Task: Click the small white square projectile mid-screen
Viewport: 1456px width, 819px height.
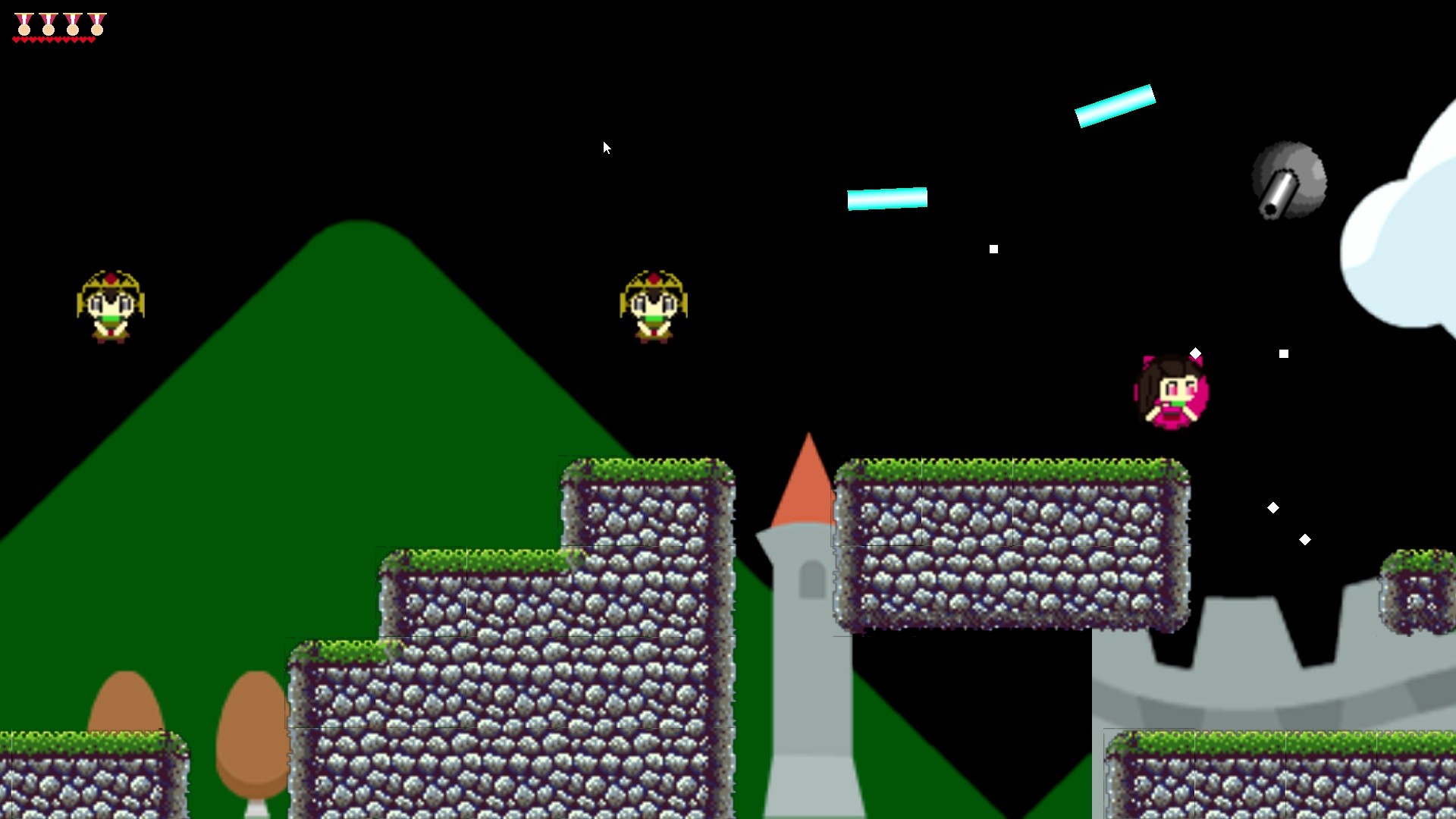Action: point(994,248)
